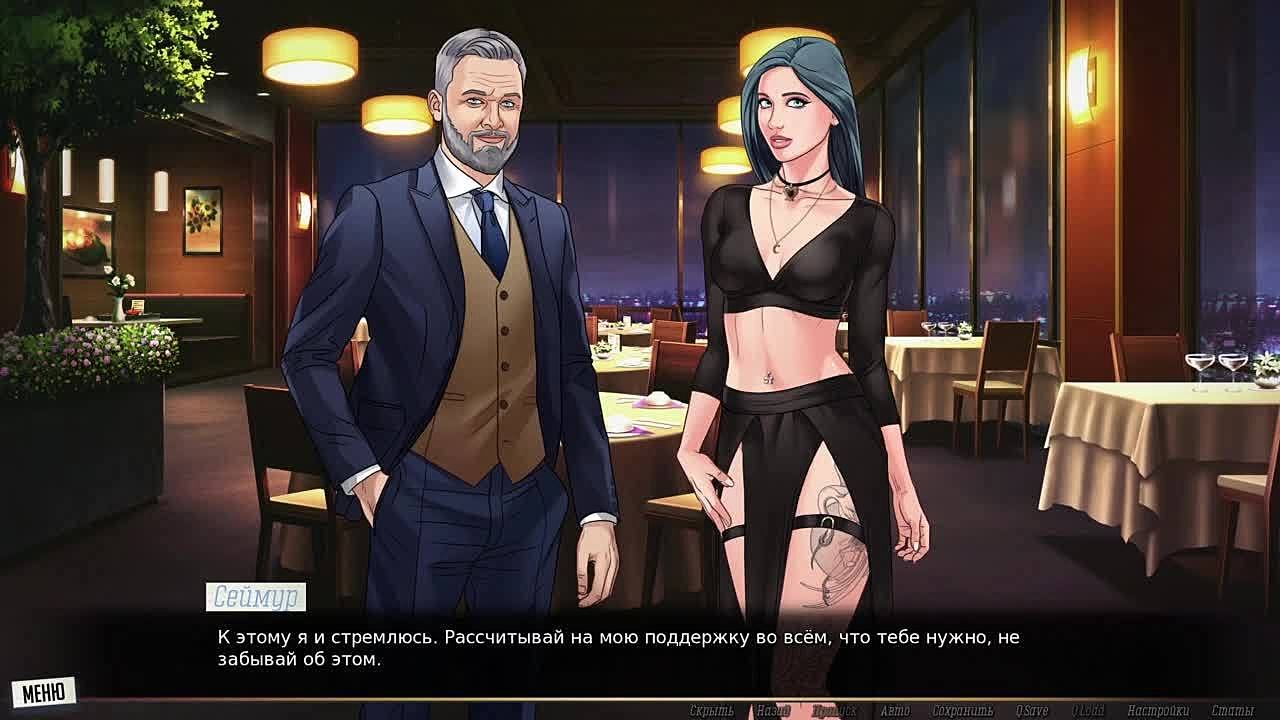The image size is (1280, 720).
Task: Quick load with QLoad
Action: point(1088,711)
